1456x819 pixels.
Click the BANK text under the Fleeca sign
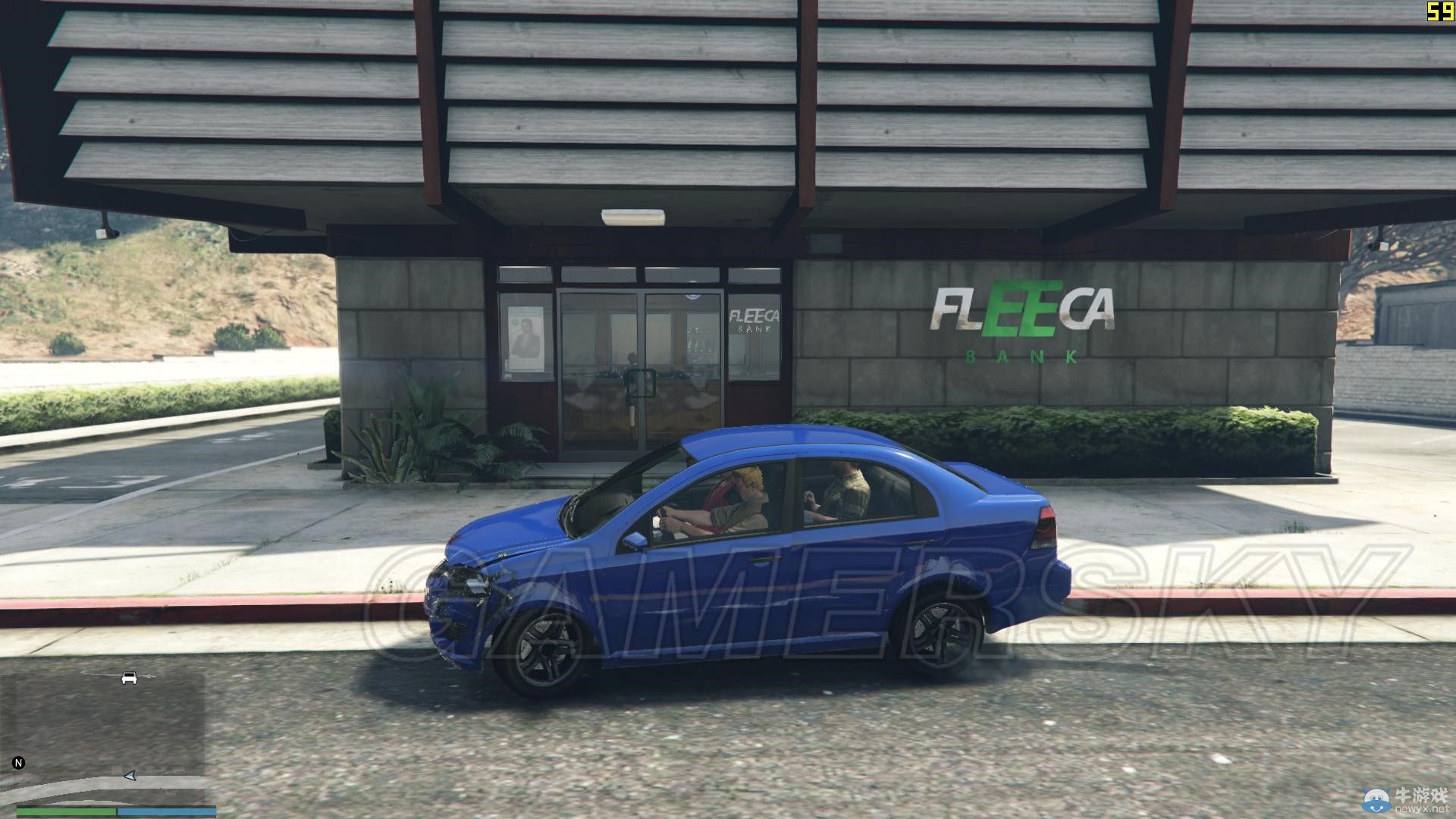pos(1020,355)
